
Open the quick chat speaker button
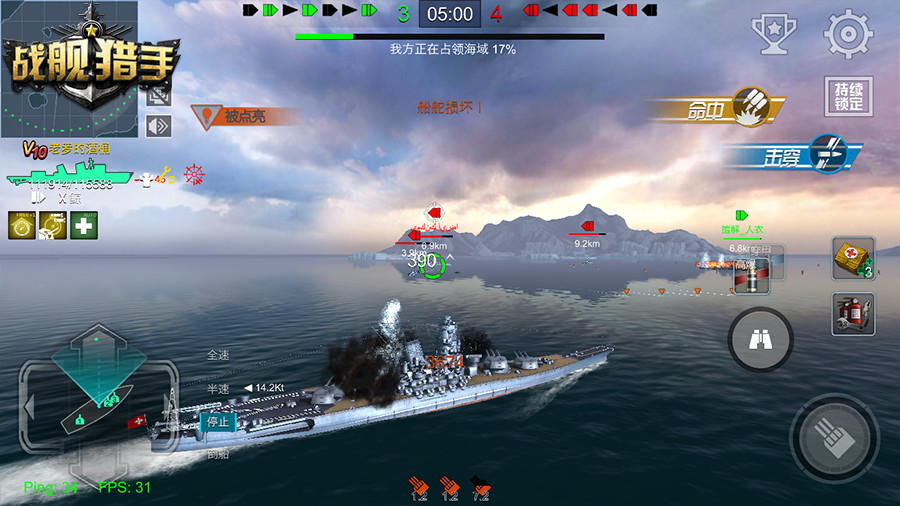[159, 126]
